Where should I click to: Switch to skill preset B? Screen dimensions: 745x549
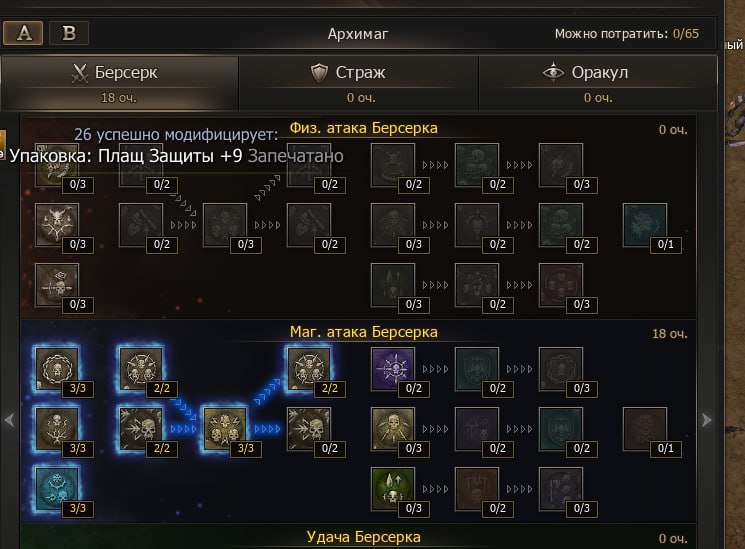(x=69, y=33)
